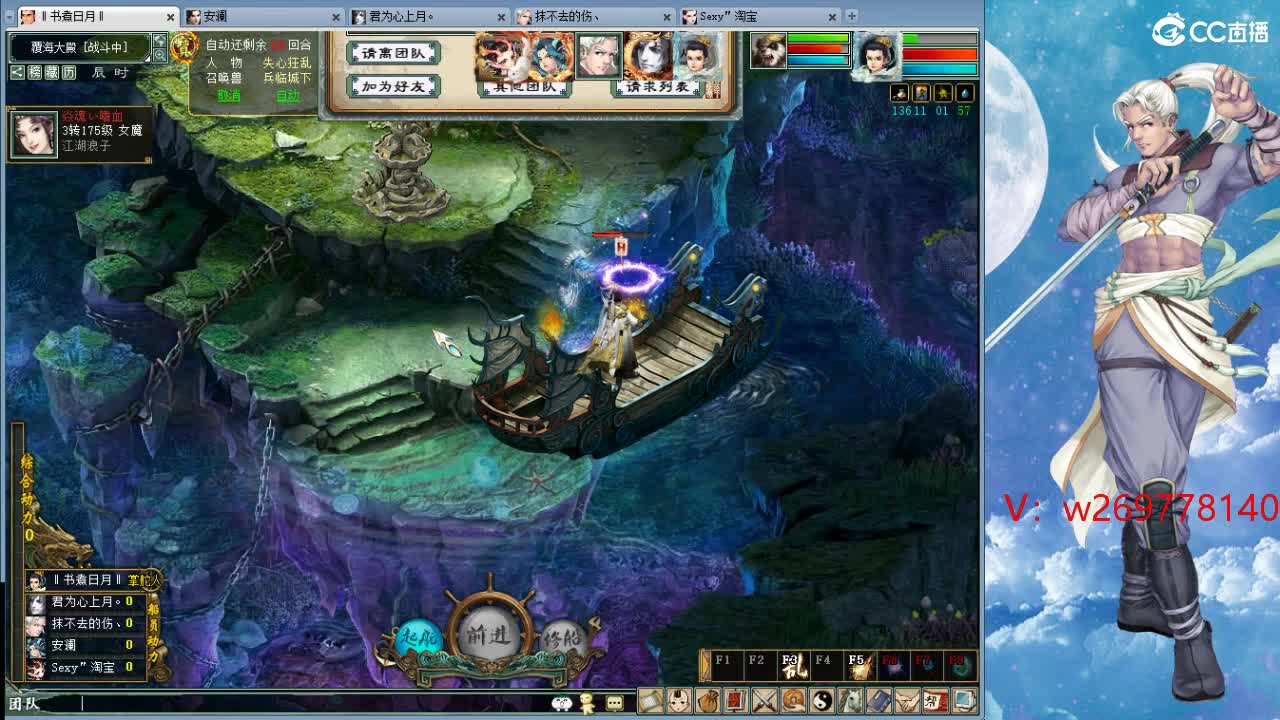Open the map scroll icon
Viewport: 1280px width, 720px height.
coord(650,702)
